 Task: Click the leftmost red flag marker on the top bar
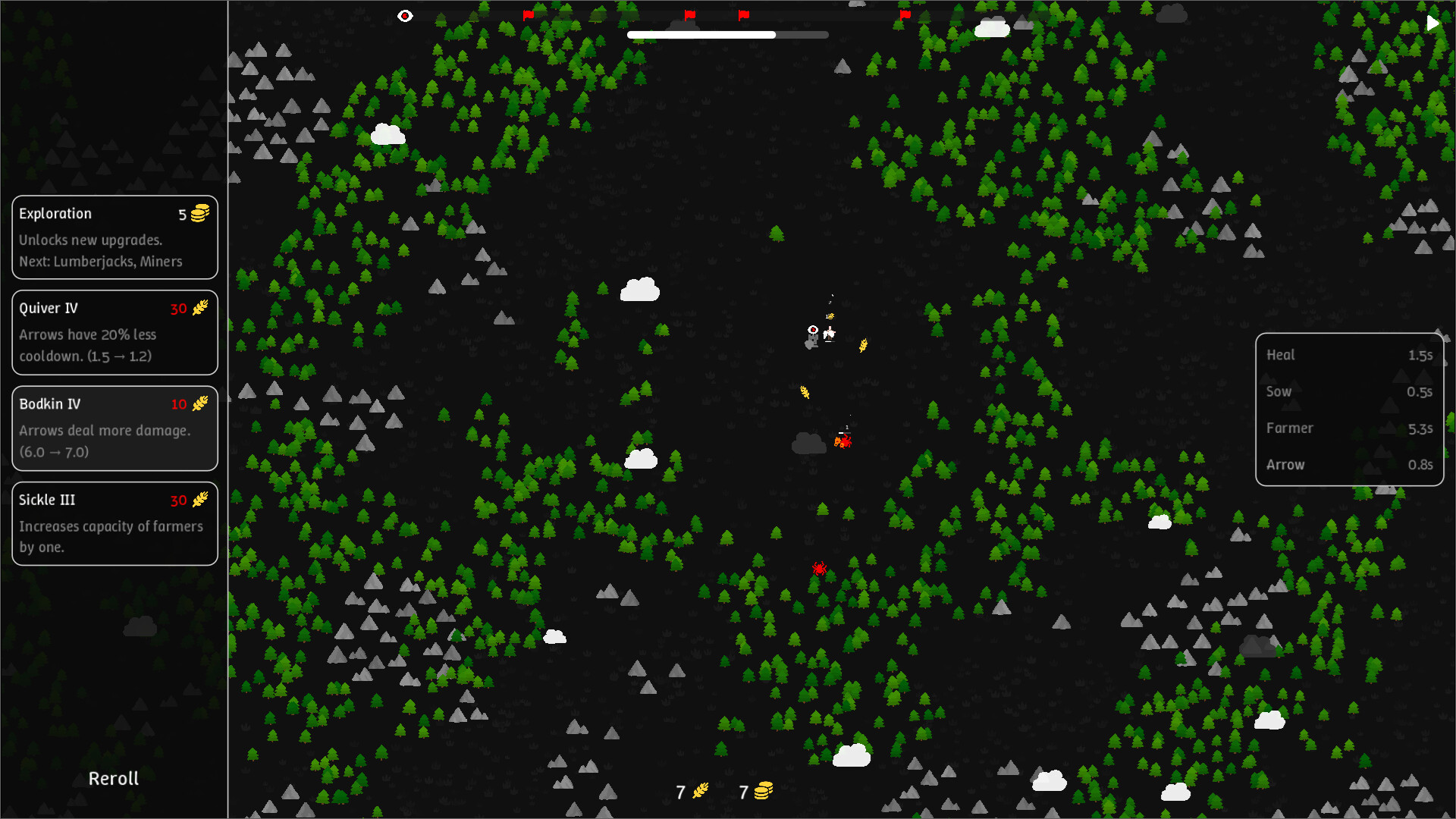[x=529, y=14]
